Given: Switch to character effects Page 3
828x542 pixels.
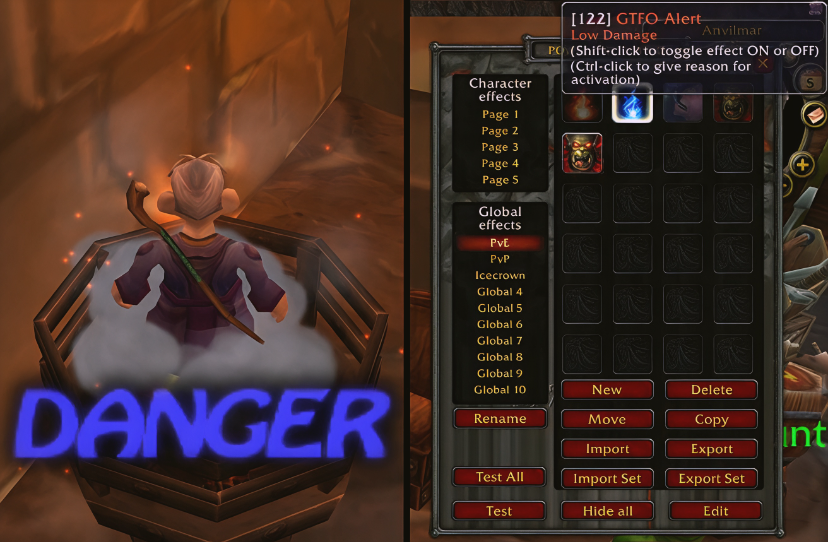Looking at the screenshot, I should pos(500,147).
